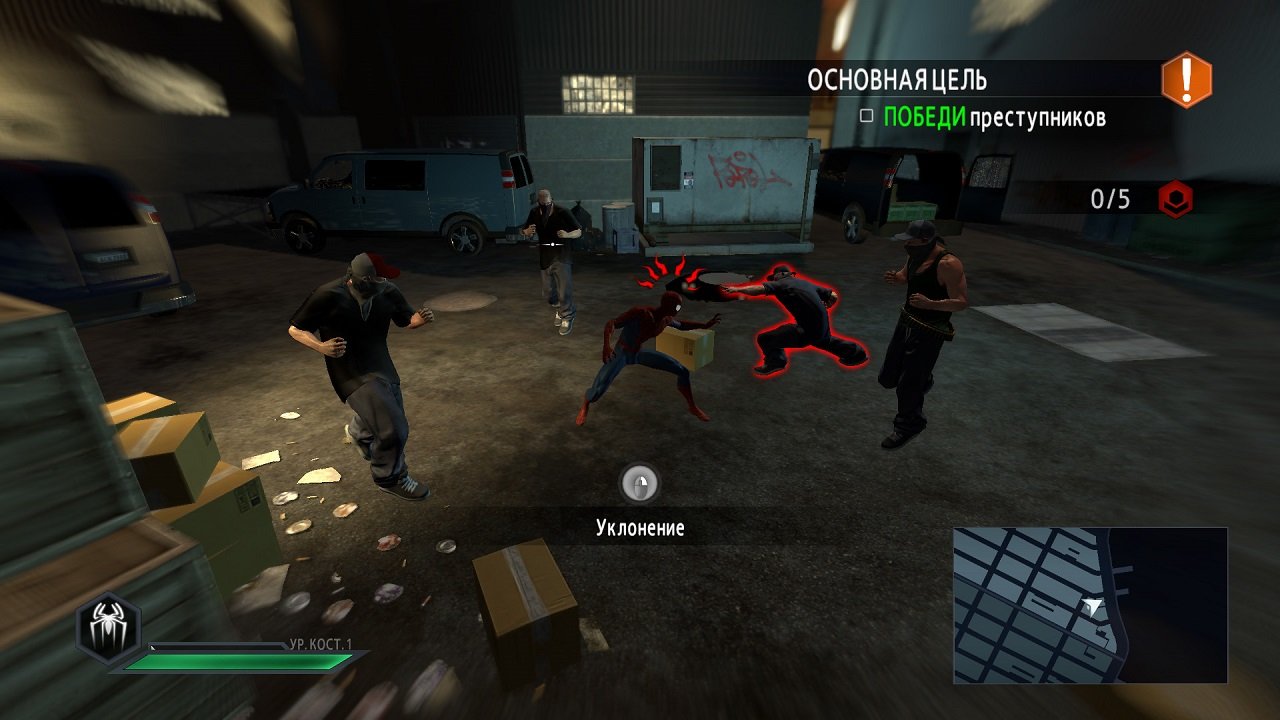Screen dimensions: 1280x720
Task: Click the white player arrow on the minimap
Action: [x=1093, y=604]
